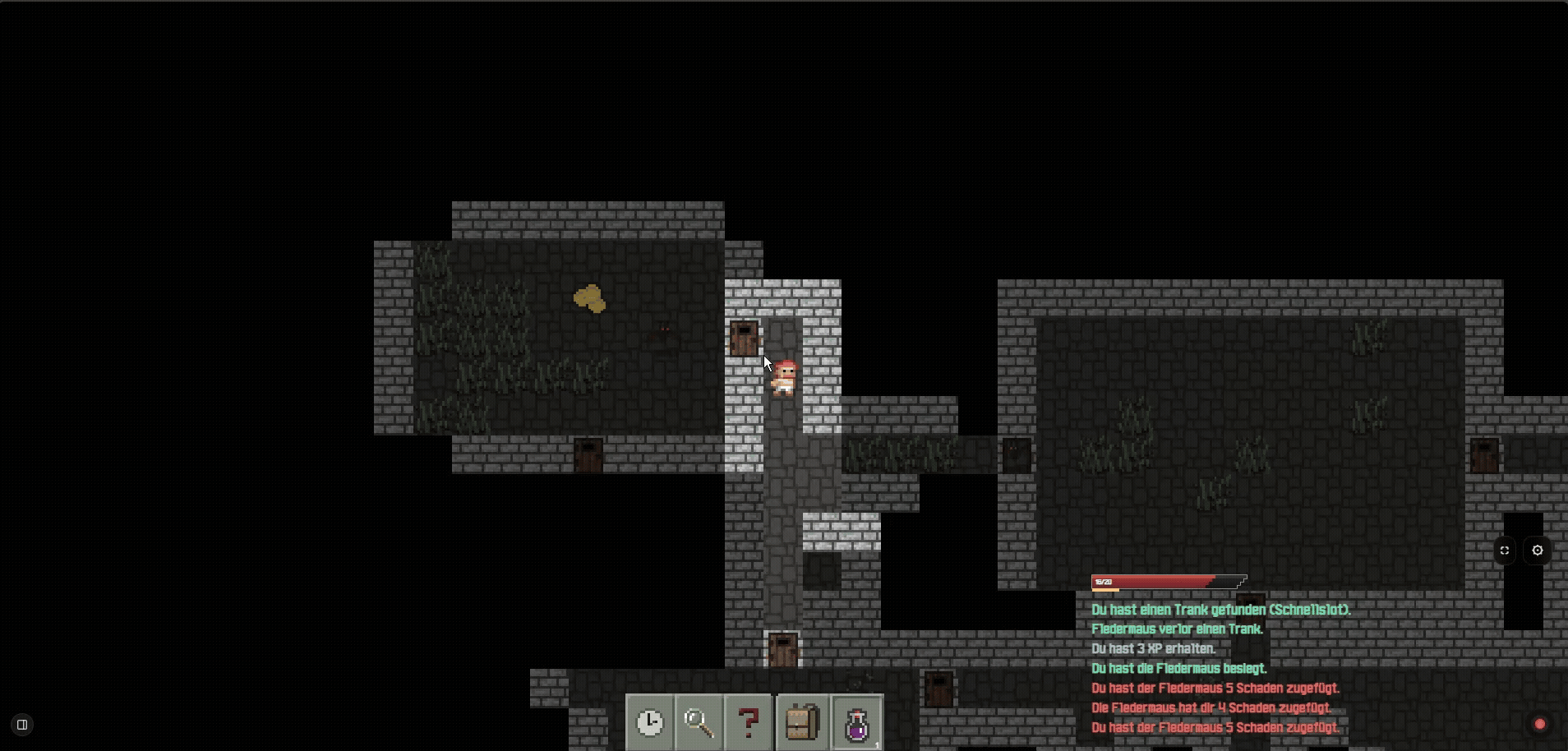Search the area with the magnifying glass icon
Image resolution: width=1568 pixels, height=751 pixels.
(699, 723)
